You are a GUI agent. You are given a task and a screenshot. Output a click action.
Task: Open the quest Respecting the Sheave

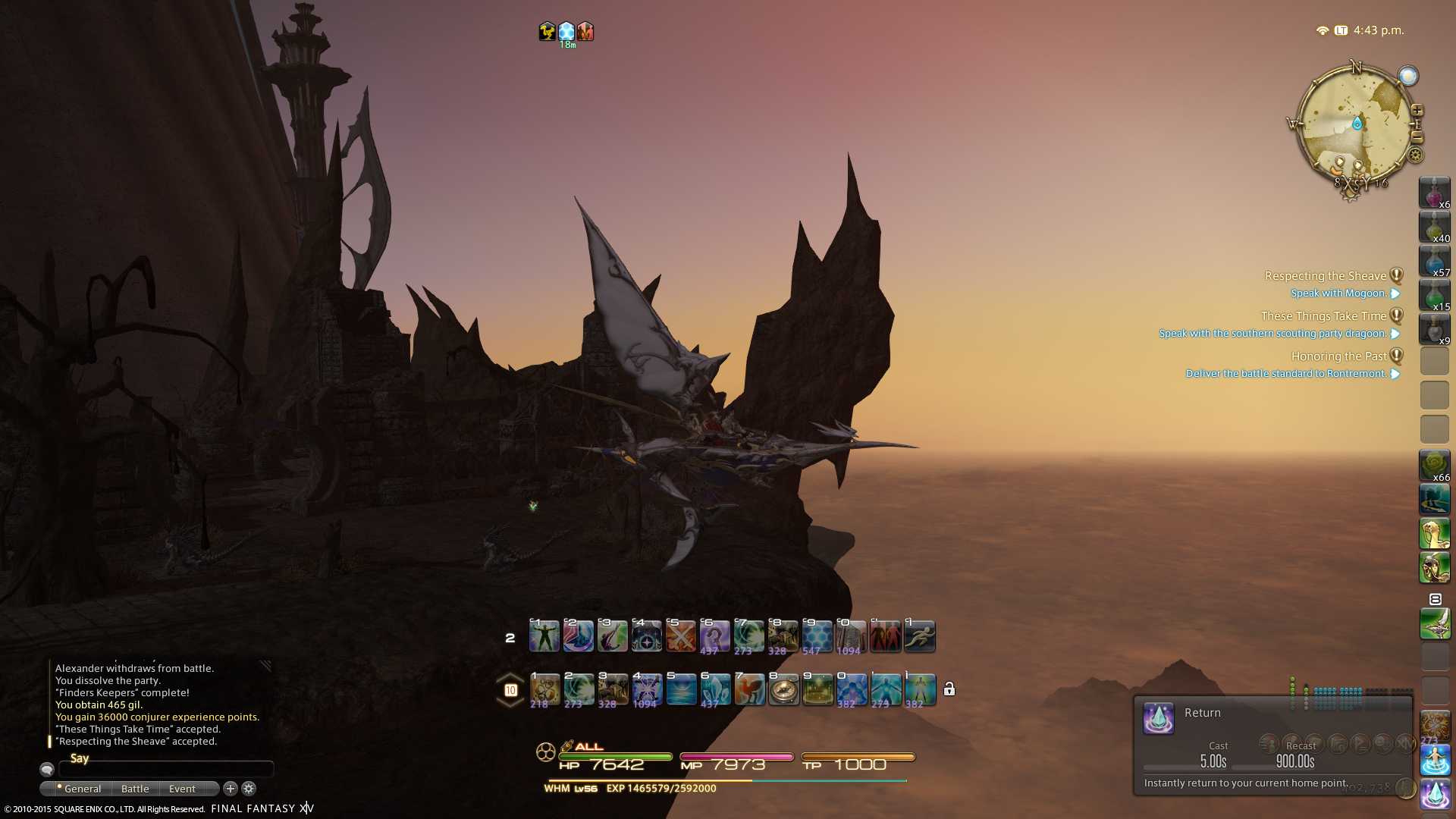pos(1325,276)
